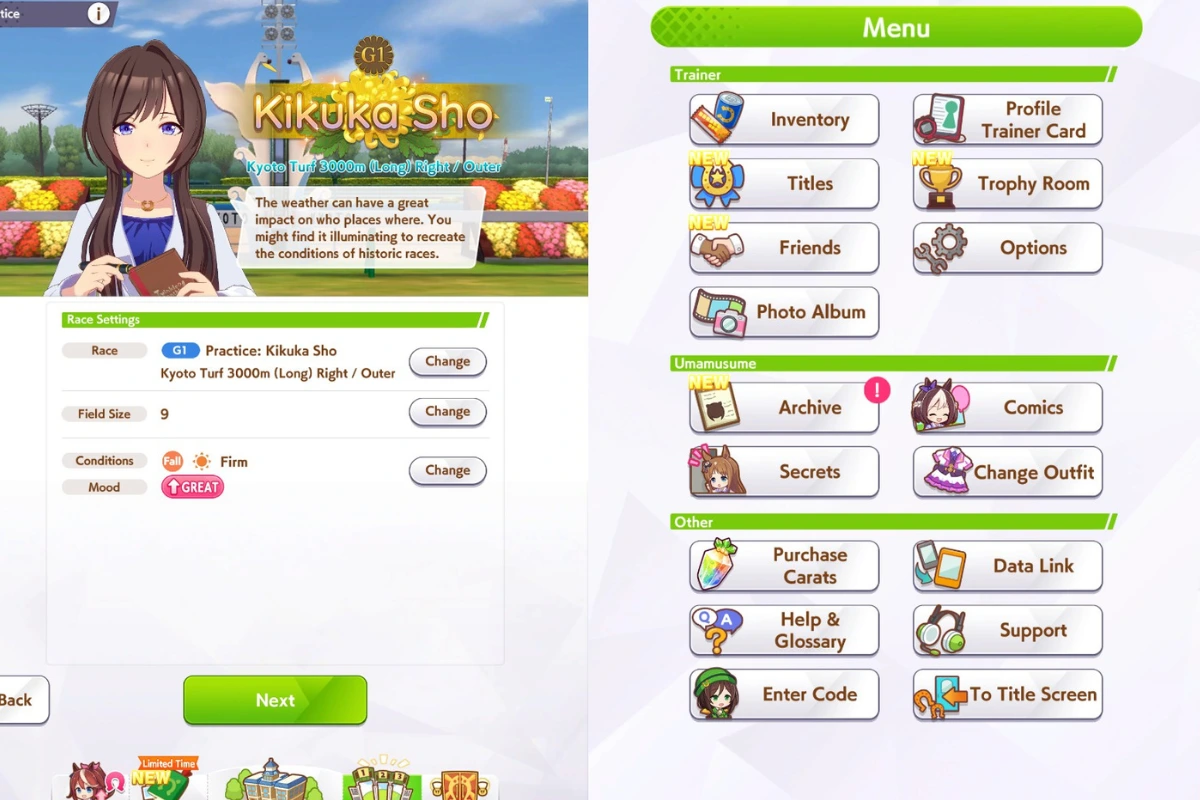Enter the Trophy Room
1200x800 pixels.
(x=1007, y=184)
